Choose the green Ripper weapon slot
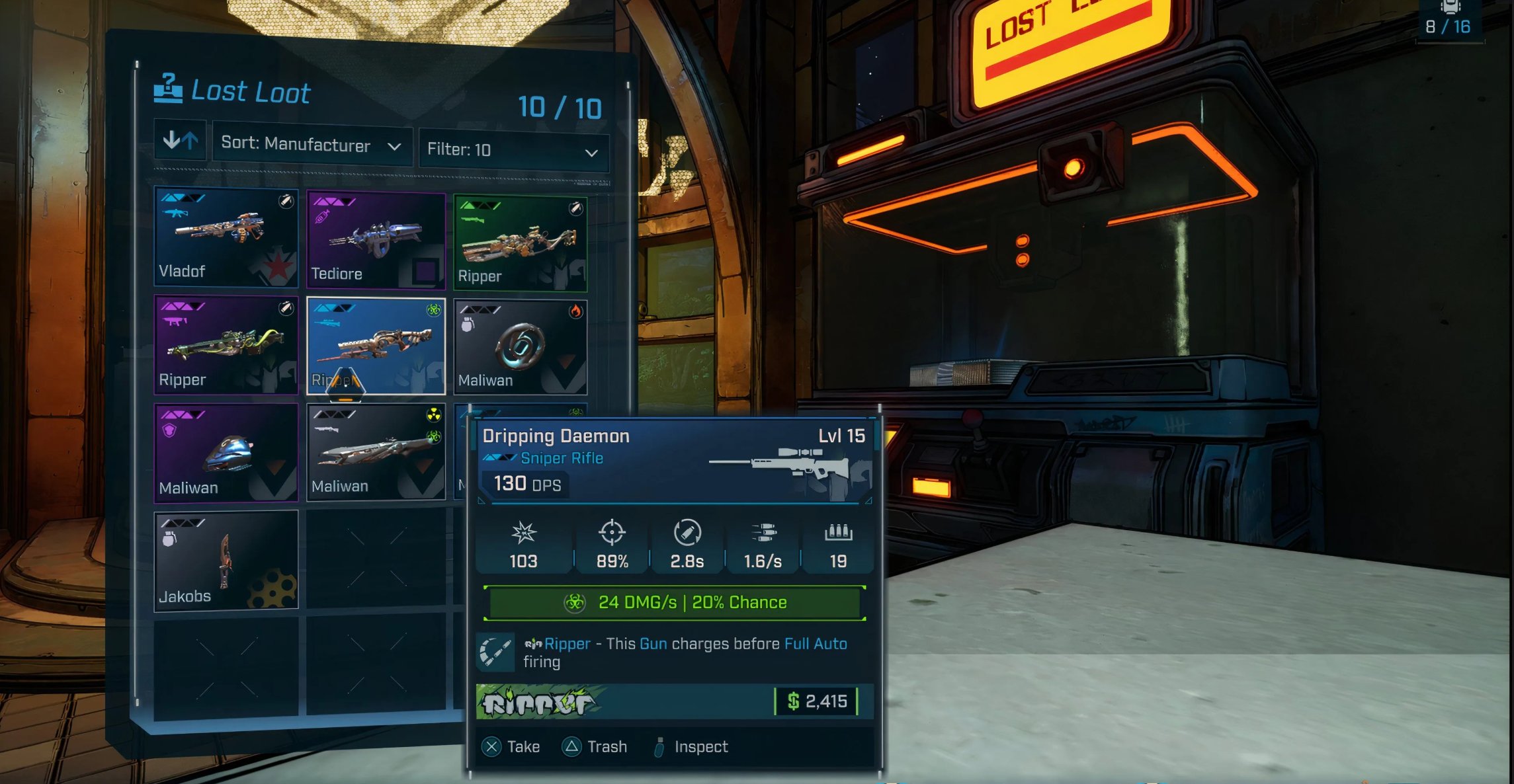This screenshot has height=784, width=1514. 521,243
